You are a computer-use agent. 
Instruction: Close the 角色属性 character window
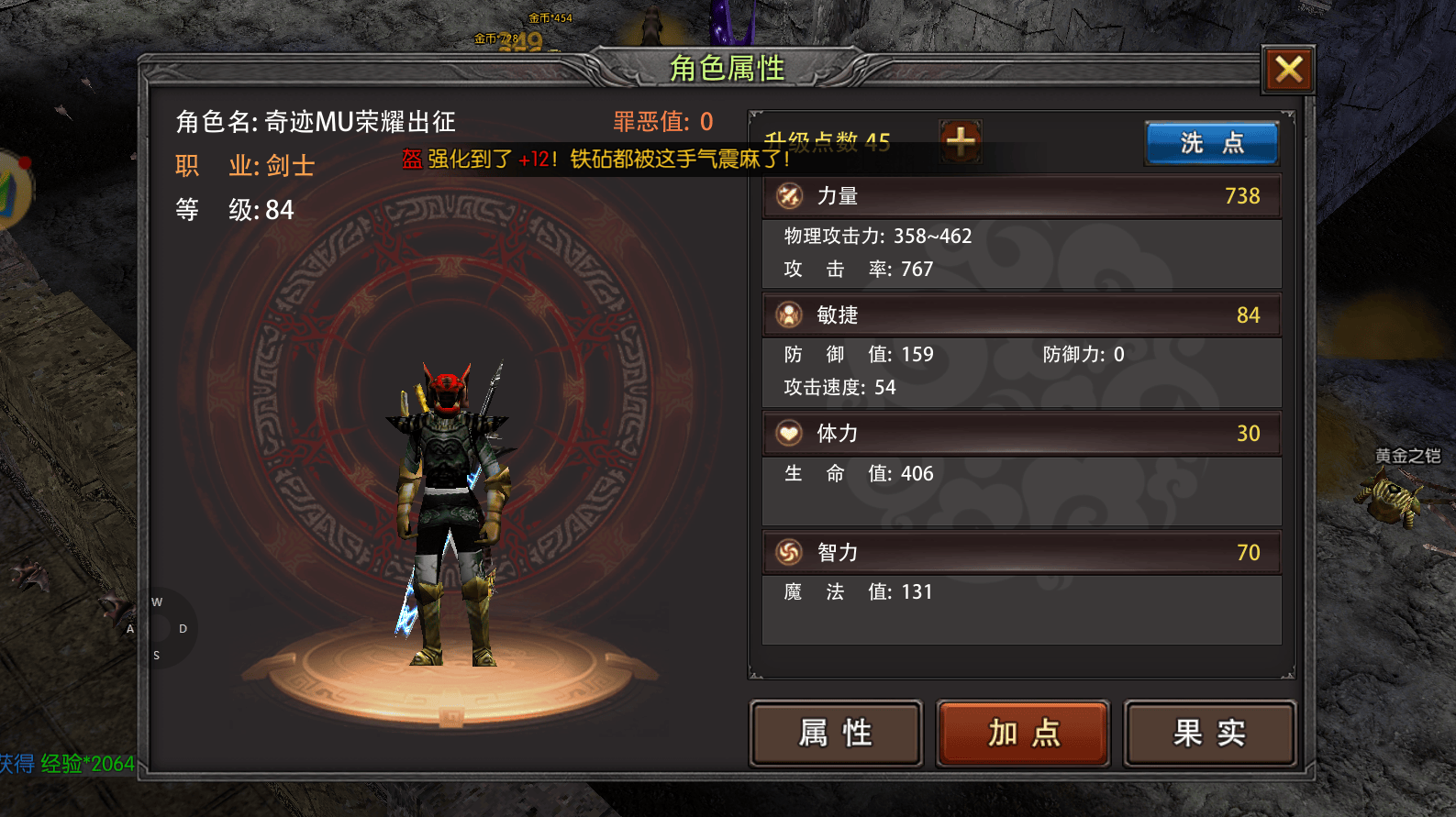[x=1288, y=70]
